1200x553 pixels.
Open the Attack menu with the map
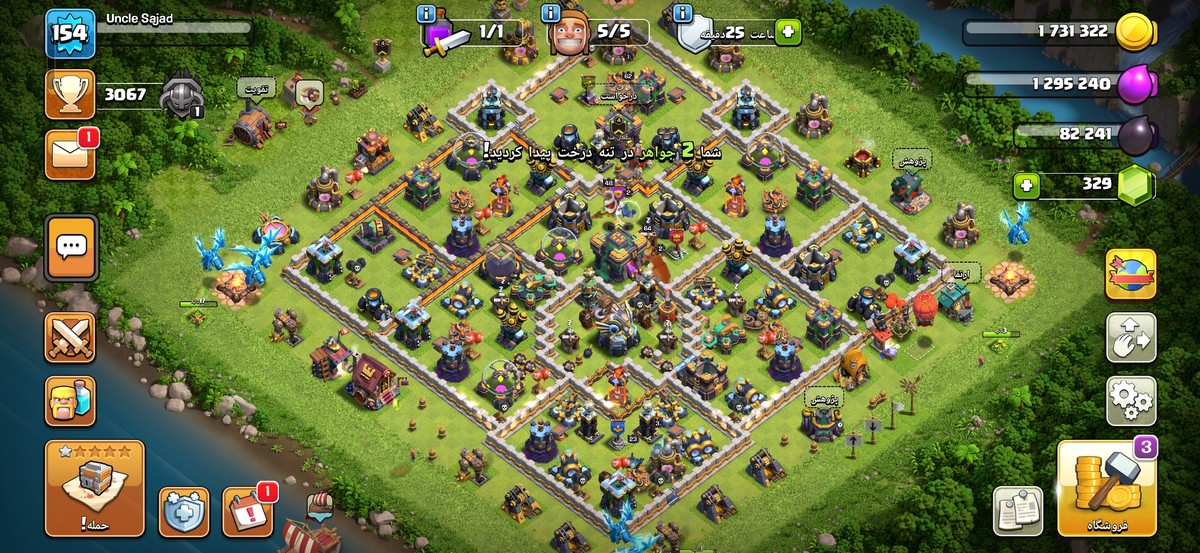[95, 488]
